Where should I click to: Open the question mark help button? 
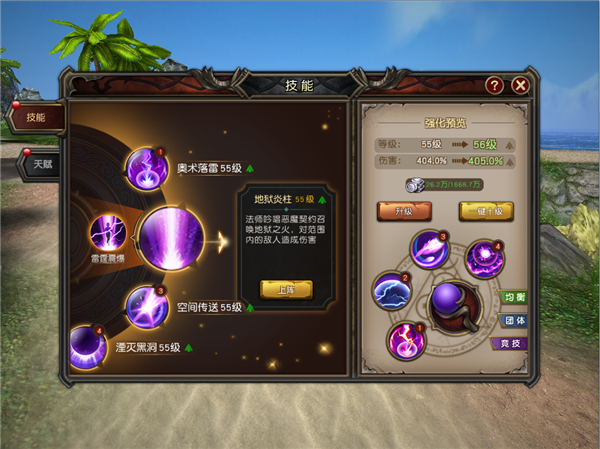494,85
